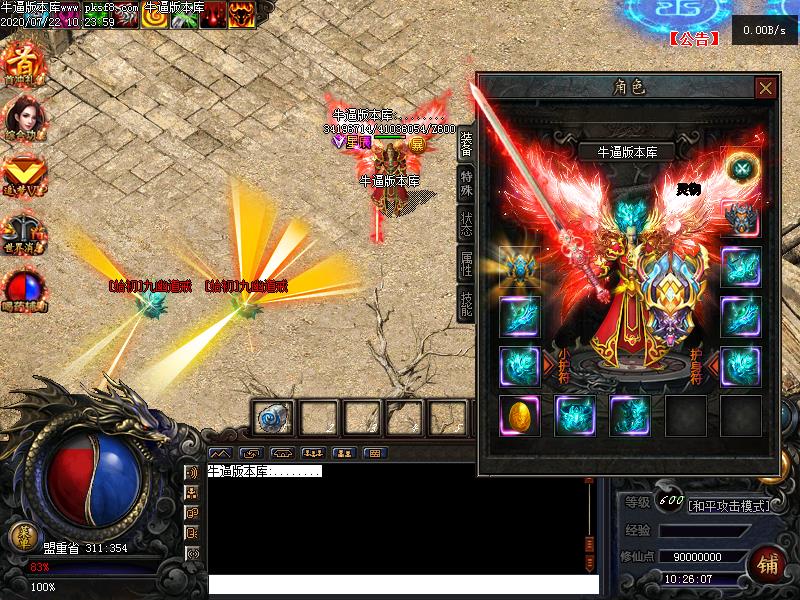Click the chat input field

(400, 584)
